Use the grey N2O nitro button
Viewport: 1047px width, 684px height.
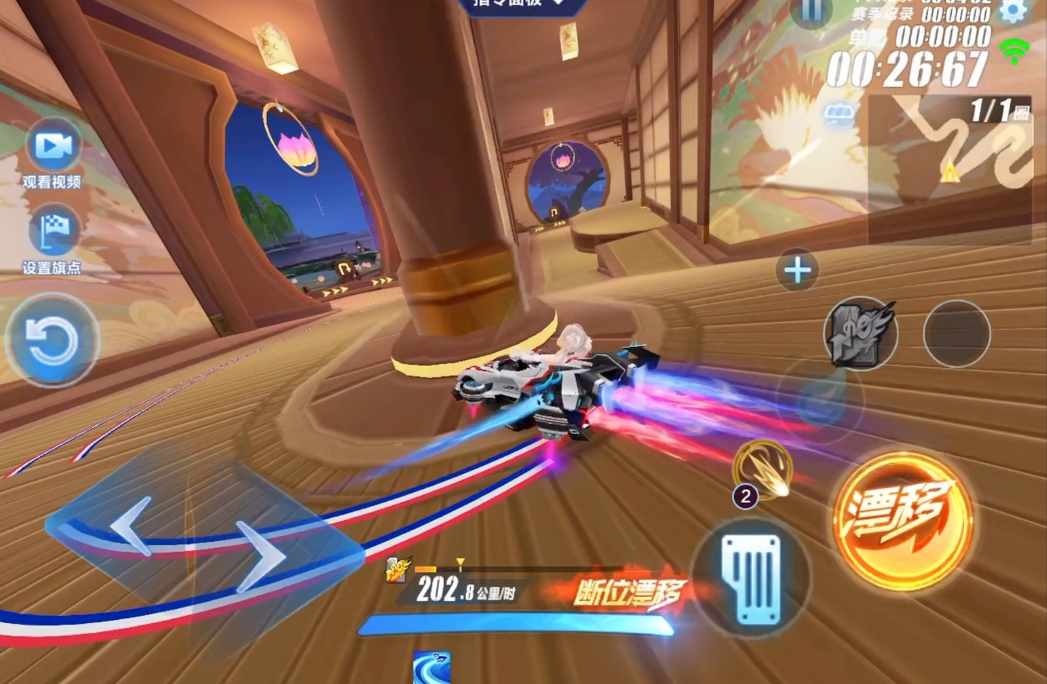860,333
